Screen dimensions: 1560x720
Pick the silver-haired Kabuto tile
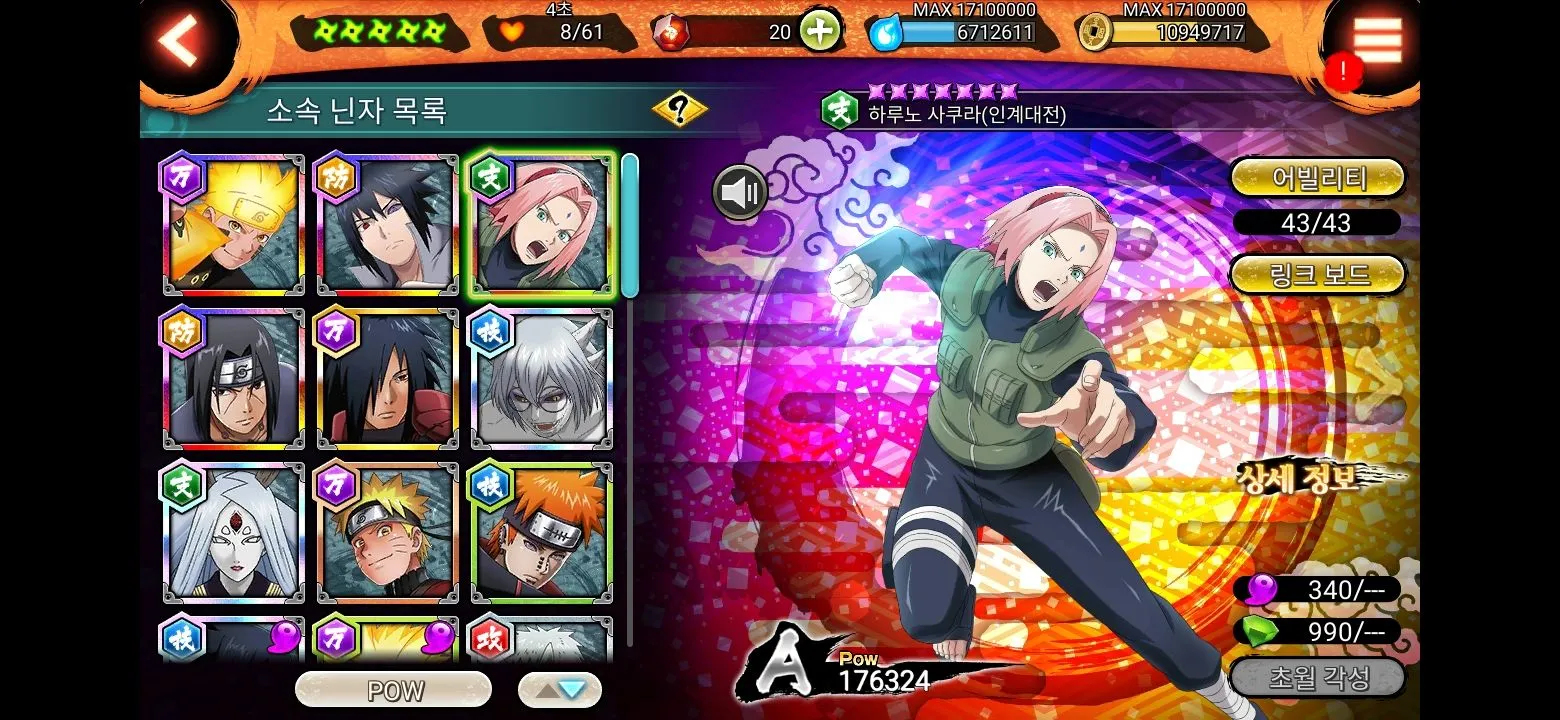(542, 380)
